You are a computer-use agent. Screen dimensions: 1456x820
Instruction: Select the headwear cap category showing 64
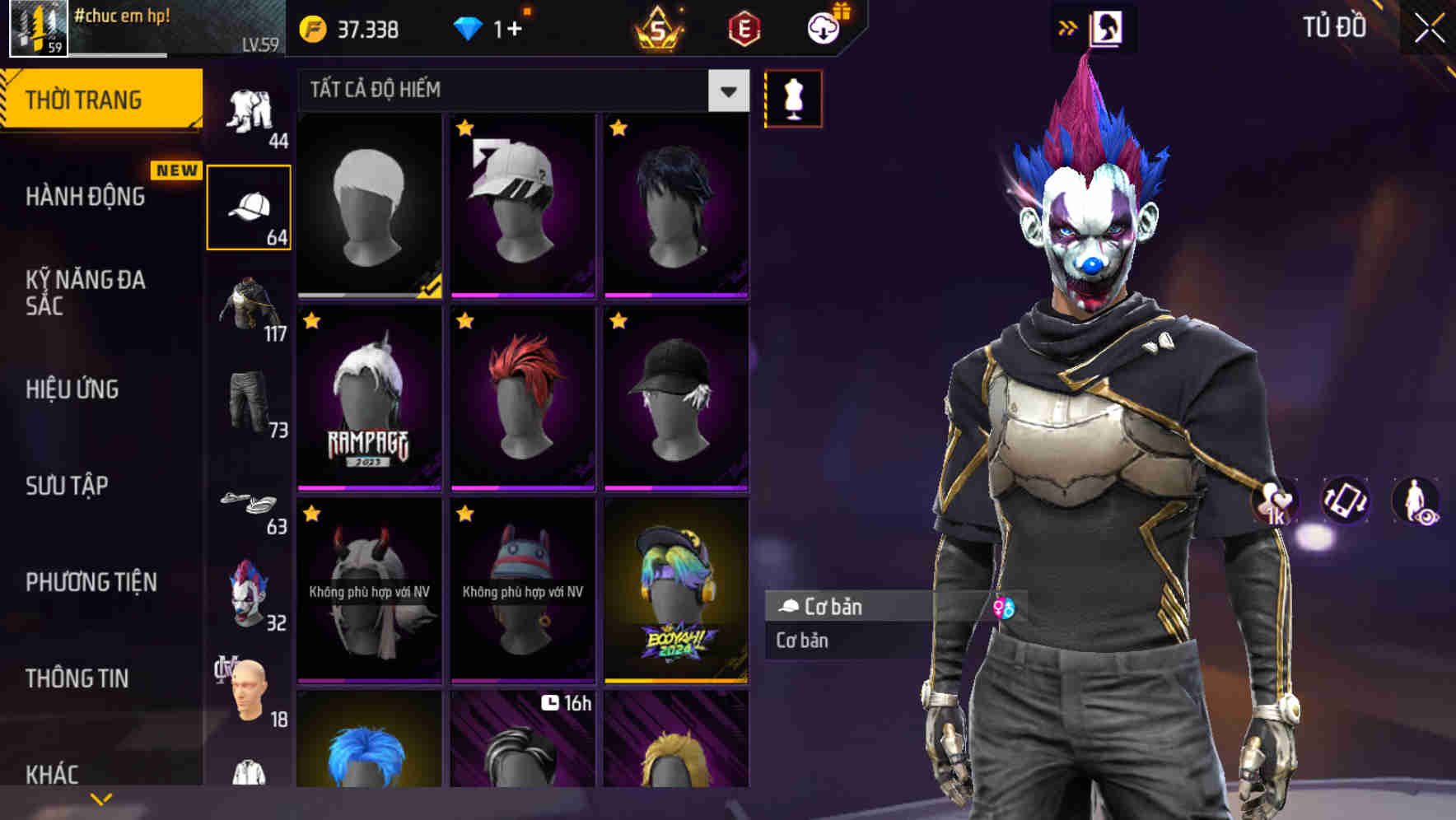pyautogui.click(x=250, y=206)
